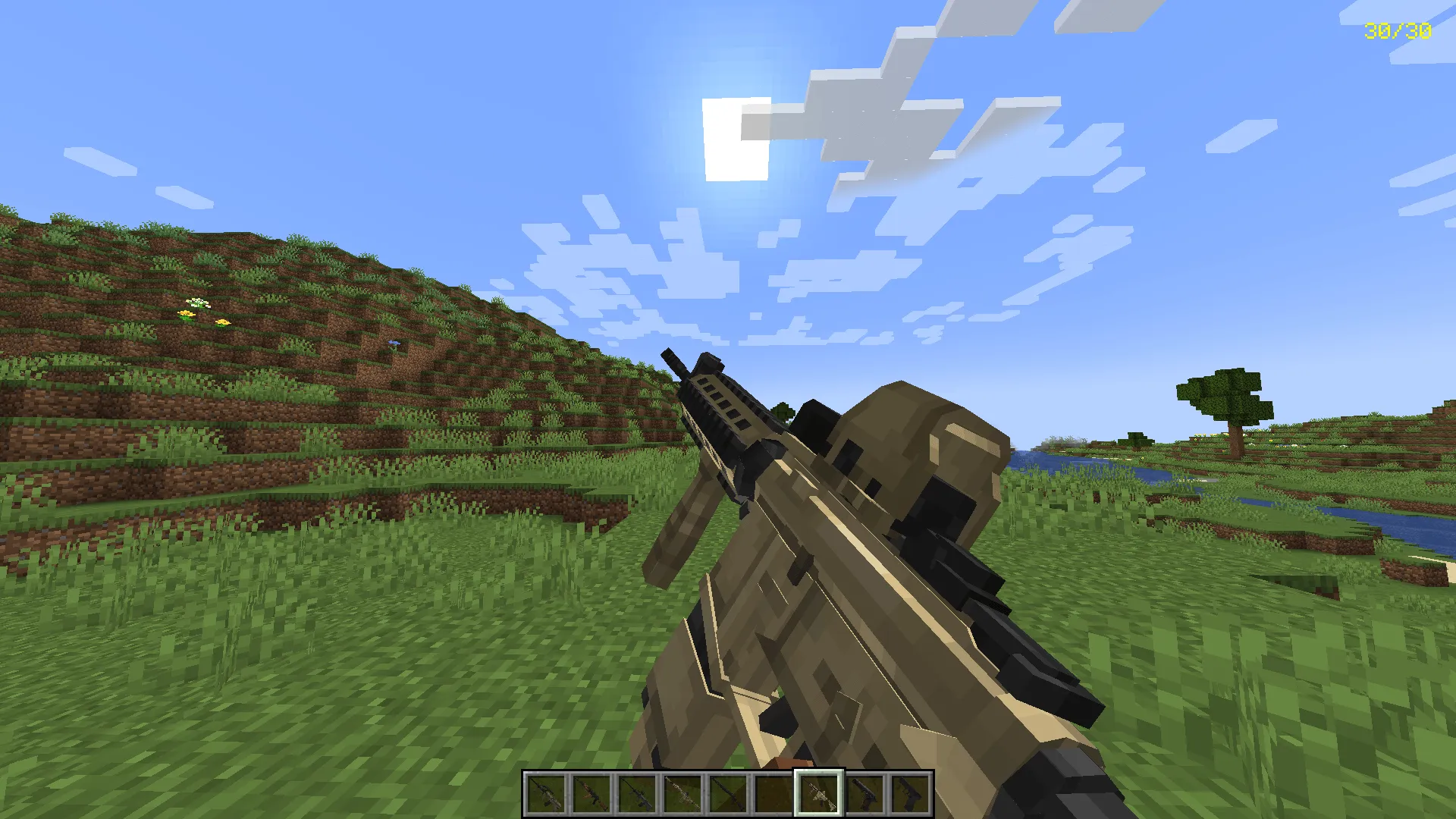
Task: Click the white highlight border around selected slot
Action: click(818, 772)
